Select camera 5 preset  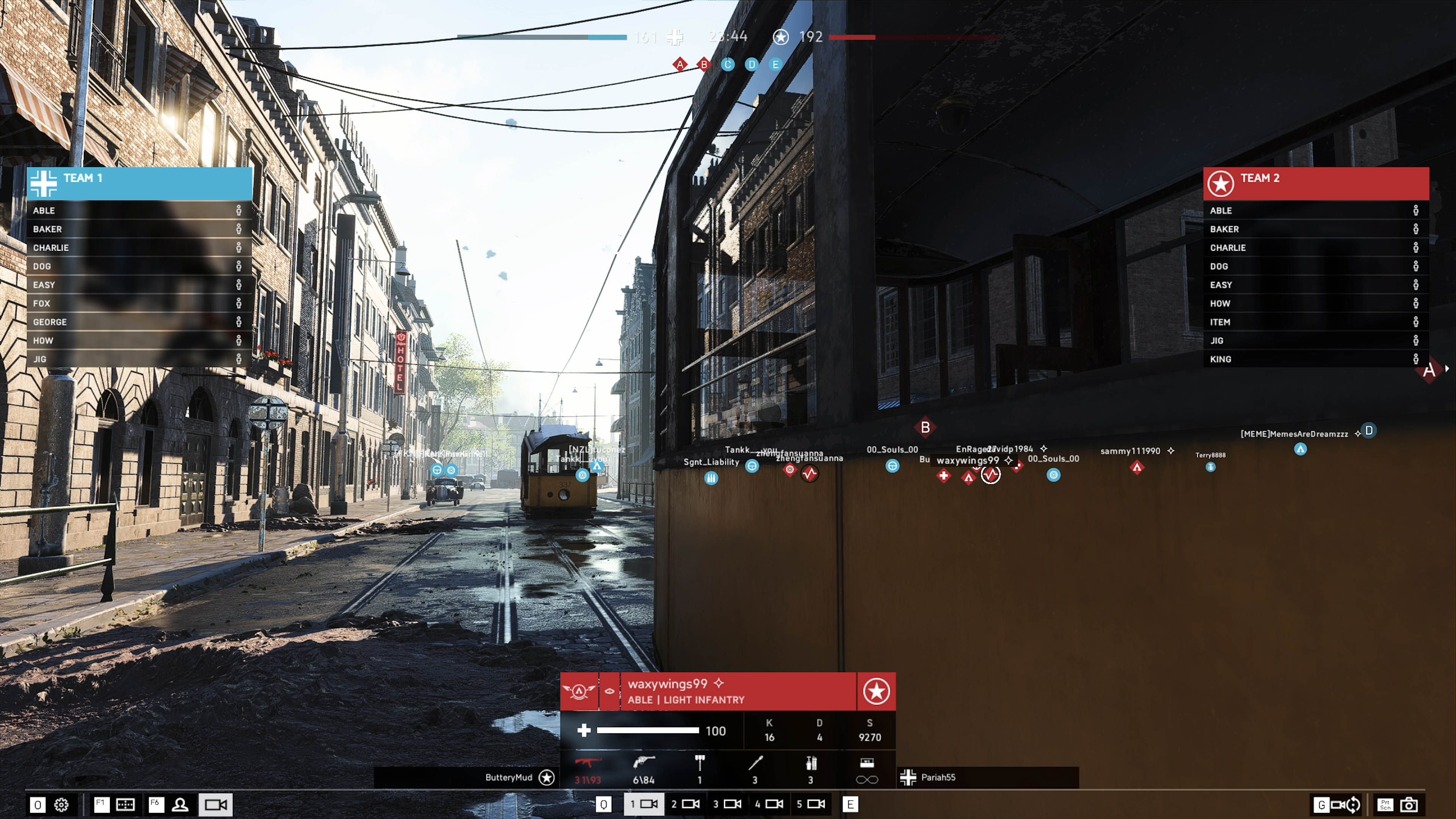pos(811,804)
